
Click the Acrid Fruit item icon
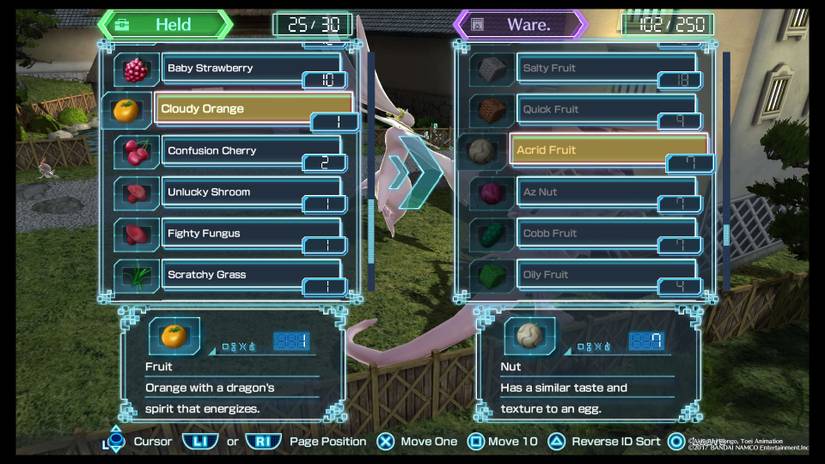pyautogui.click(x=482, y=151)
